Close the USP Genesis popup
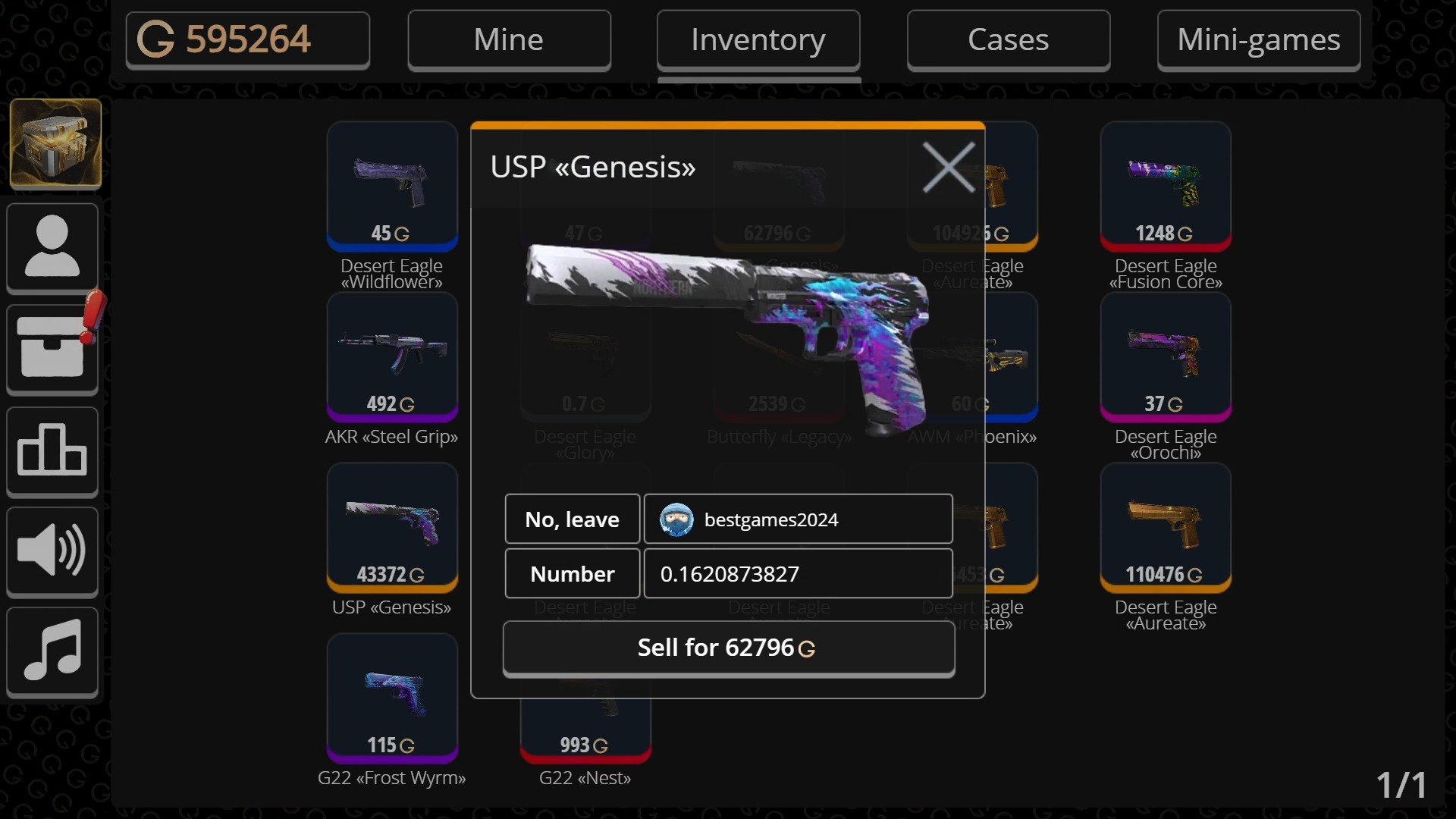Image resolution: width=1456 pixels, height=819 pixels. [x=949, y=167]
